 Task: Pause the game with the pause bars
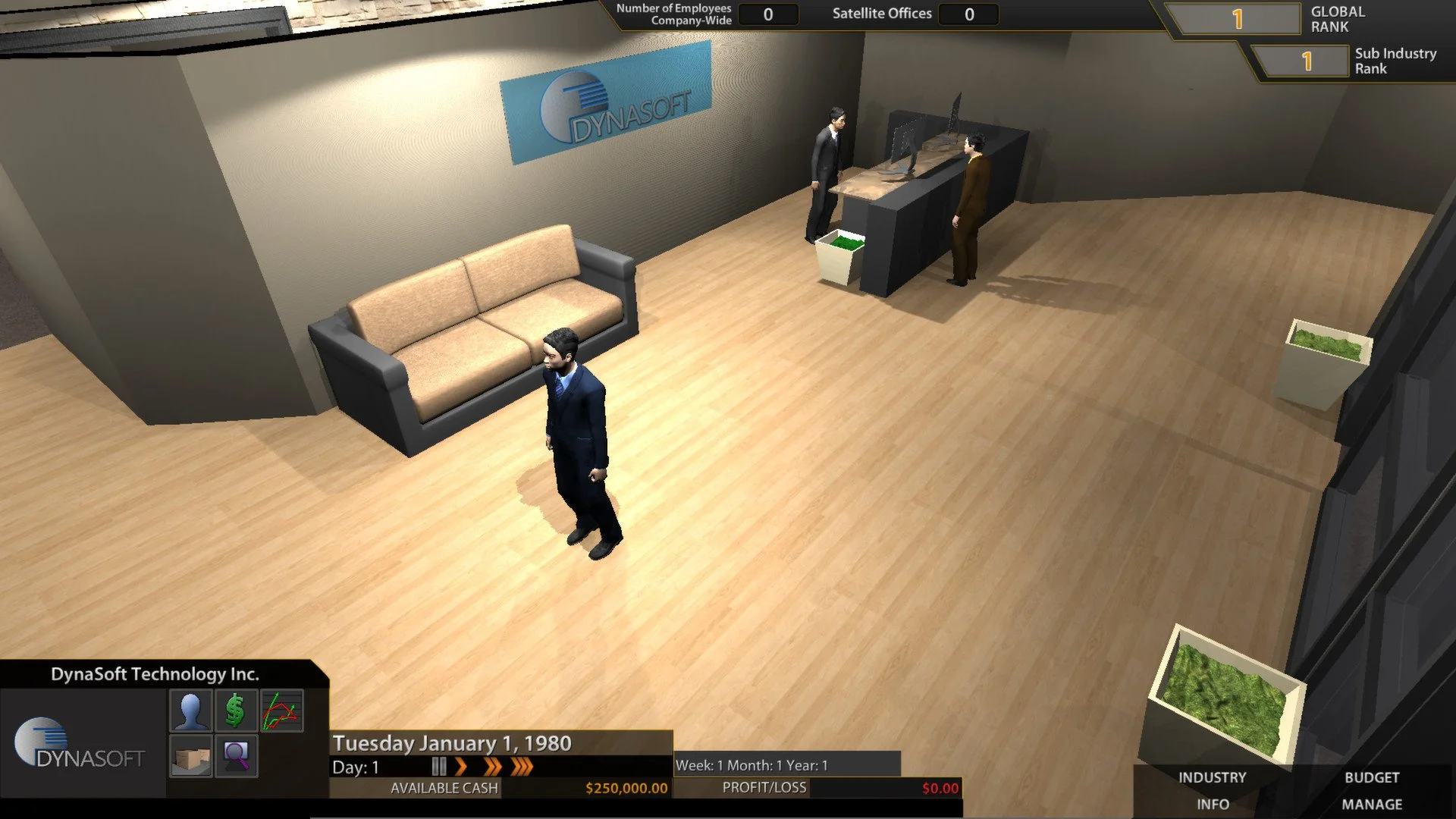438,767
